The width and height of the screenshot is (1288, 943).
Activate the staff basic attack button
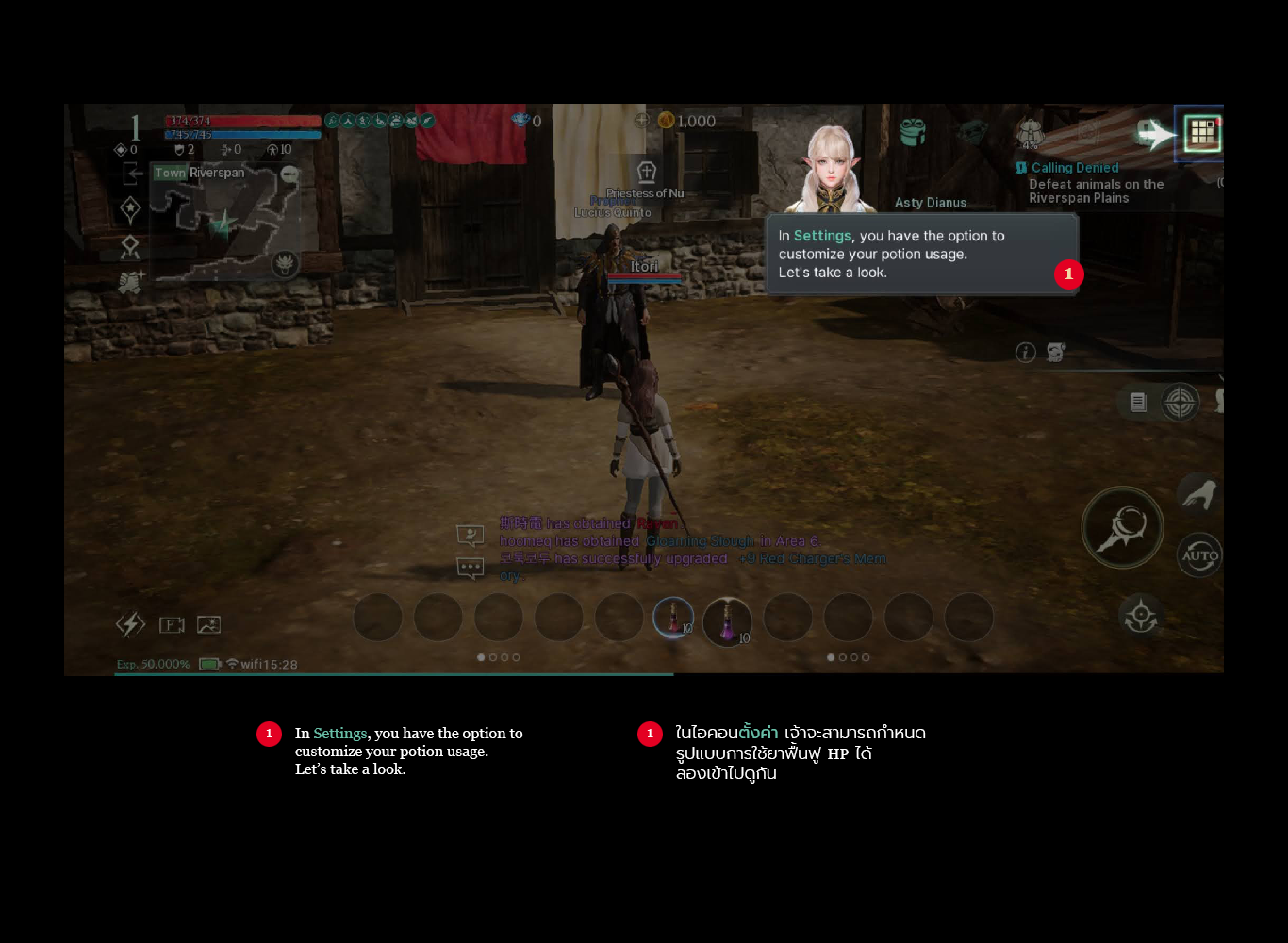[x=1122, y=527]
